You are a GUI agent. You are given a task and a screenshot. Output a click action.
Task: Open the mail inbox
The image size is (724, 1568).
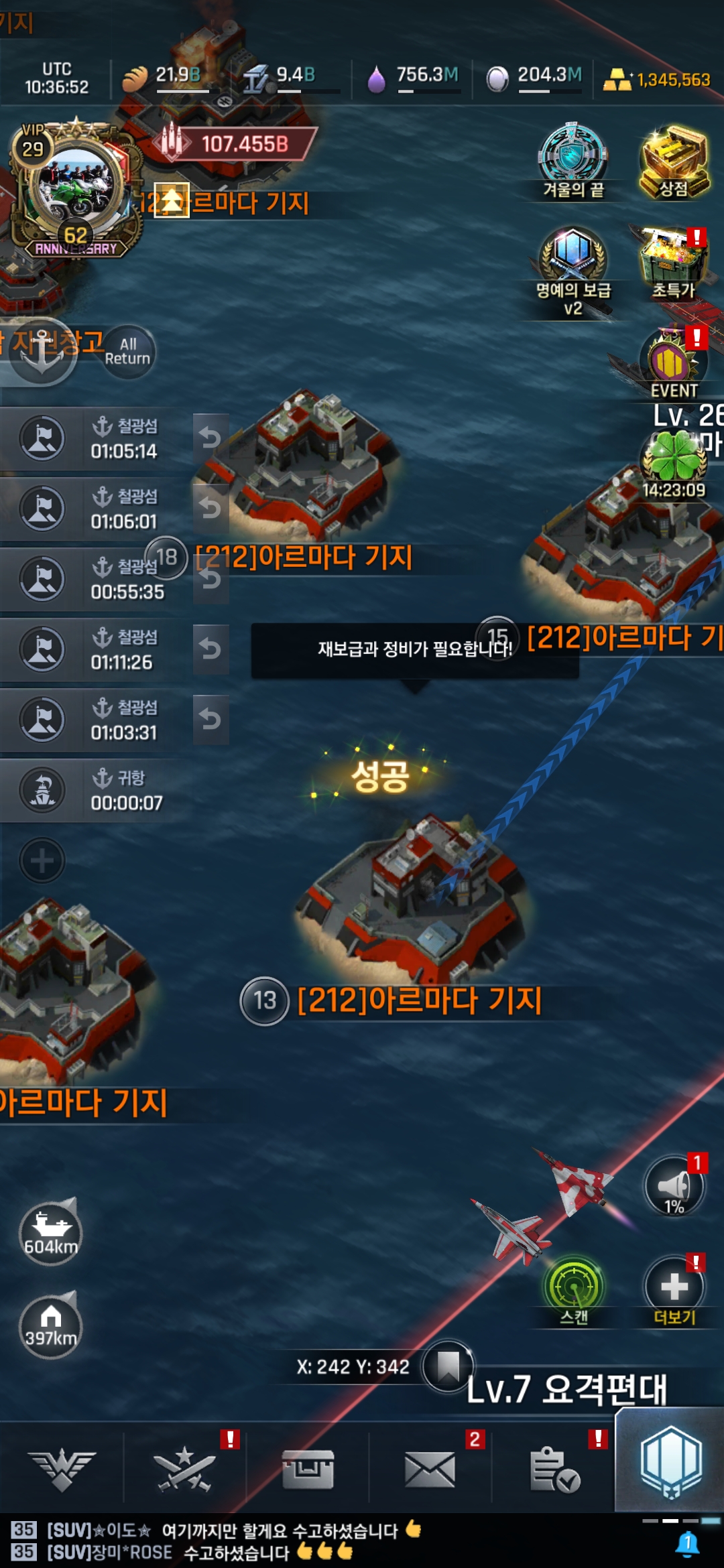(430, 1469)
